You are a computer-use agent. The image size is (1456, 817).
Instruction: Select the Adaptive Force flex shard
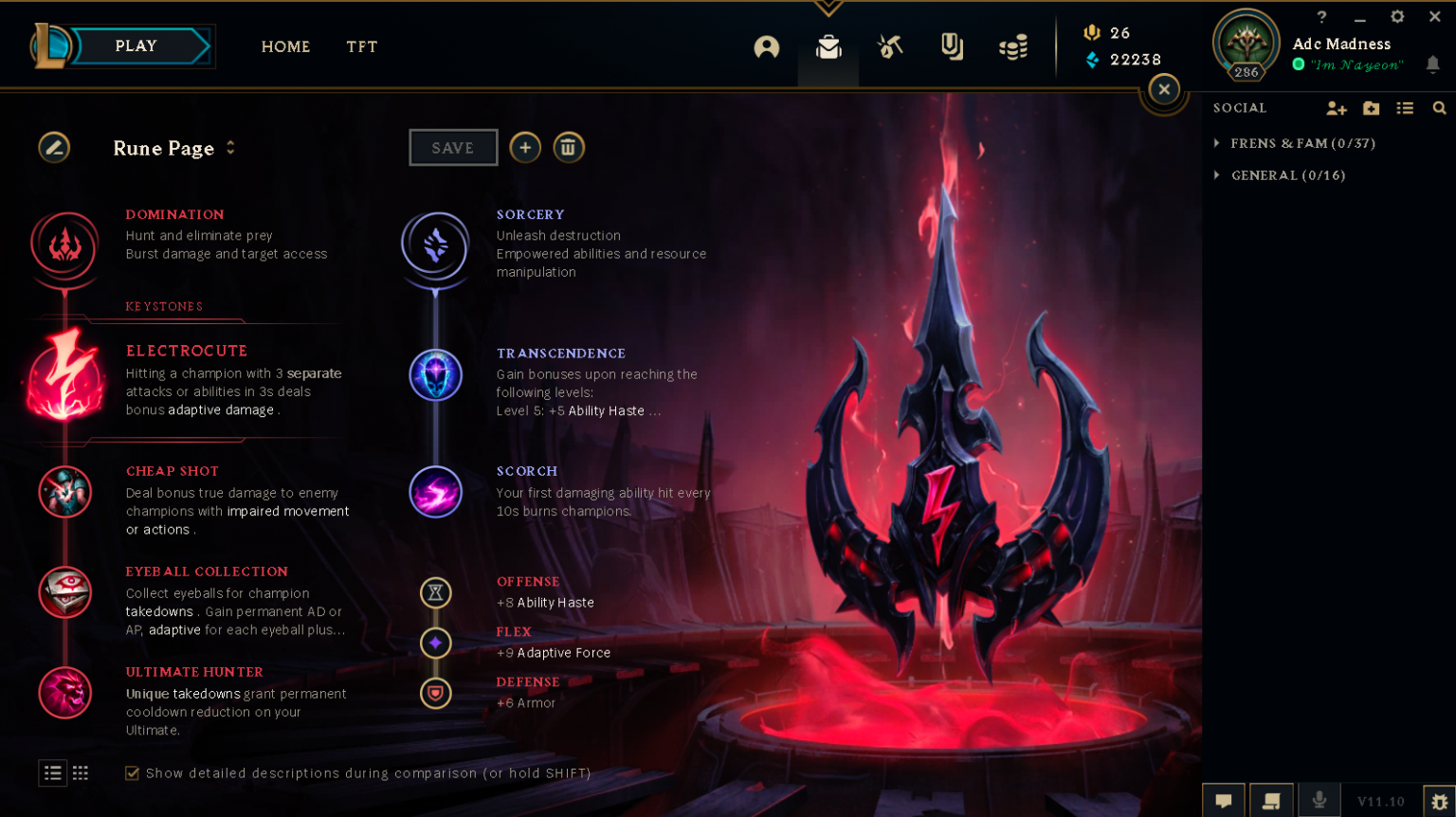(435, 643)
